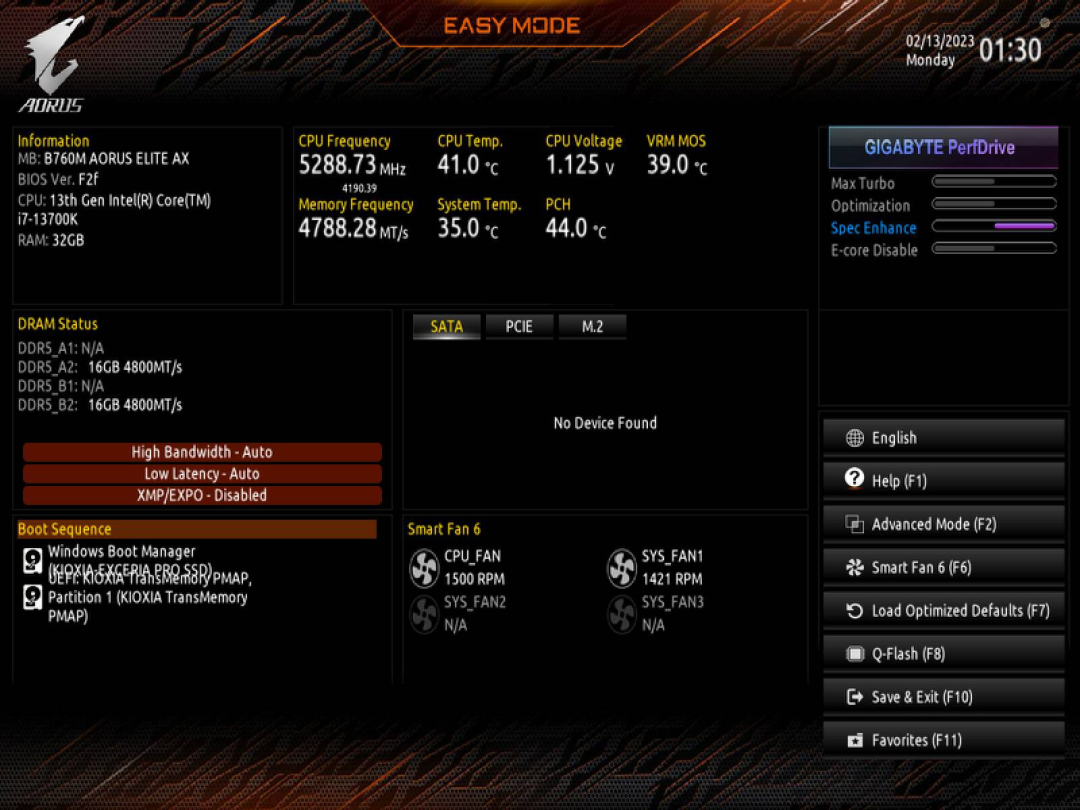Switch to the SATA tab

coord(446,326)
